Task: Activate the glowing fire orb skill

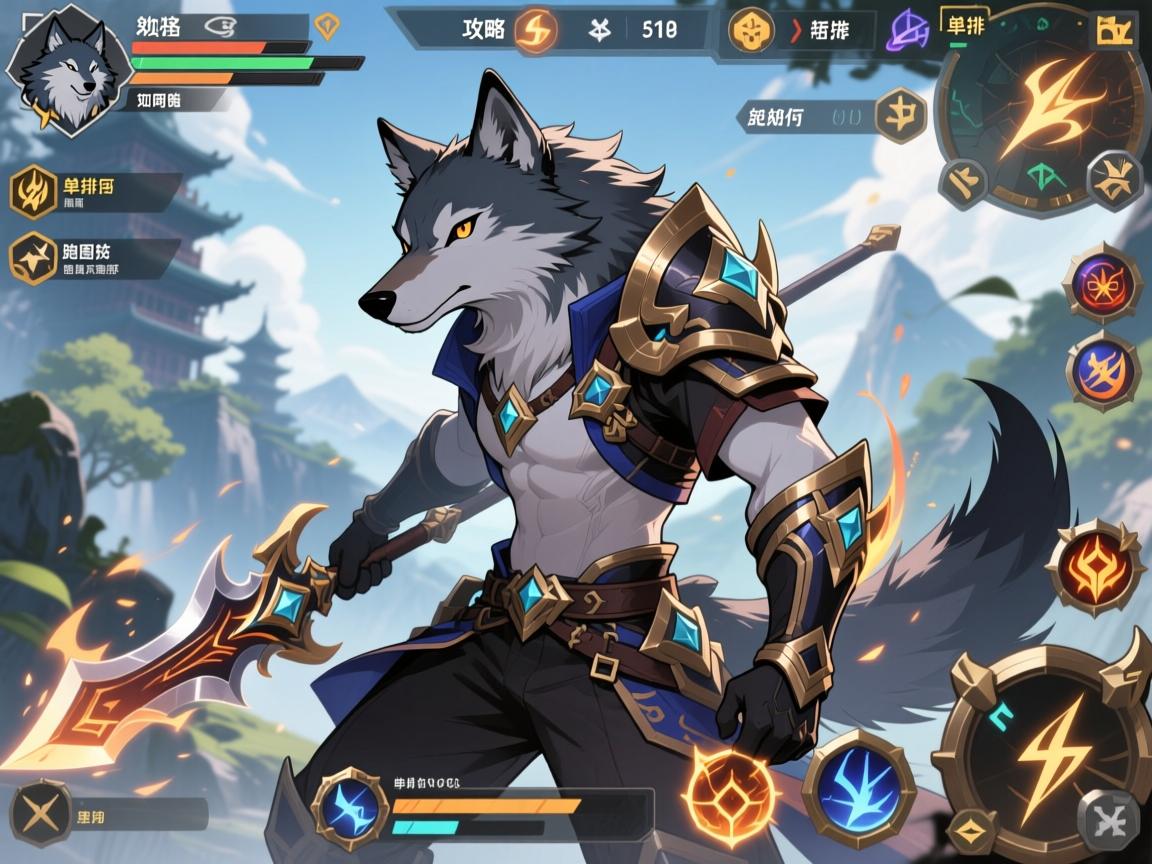Action: pos(732,793)
